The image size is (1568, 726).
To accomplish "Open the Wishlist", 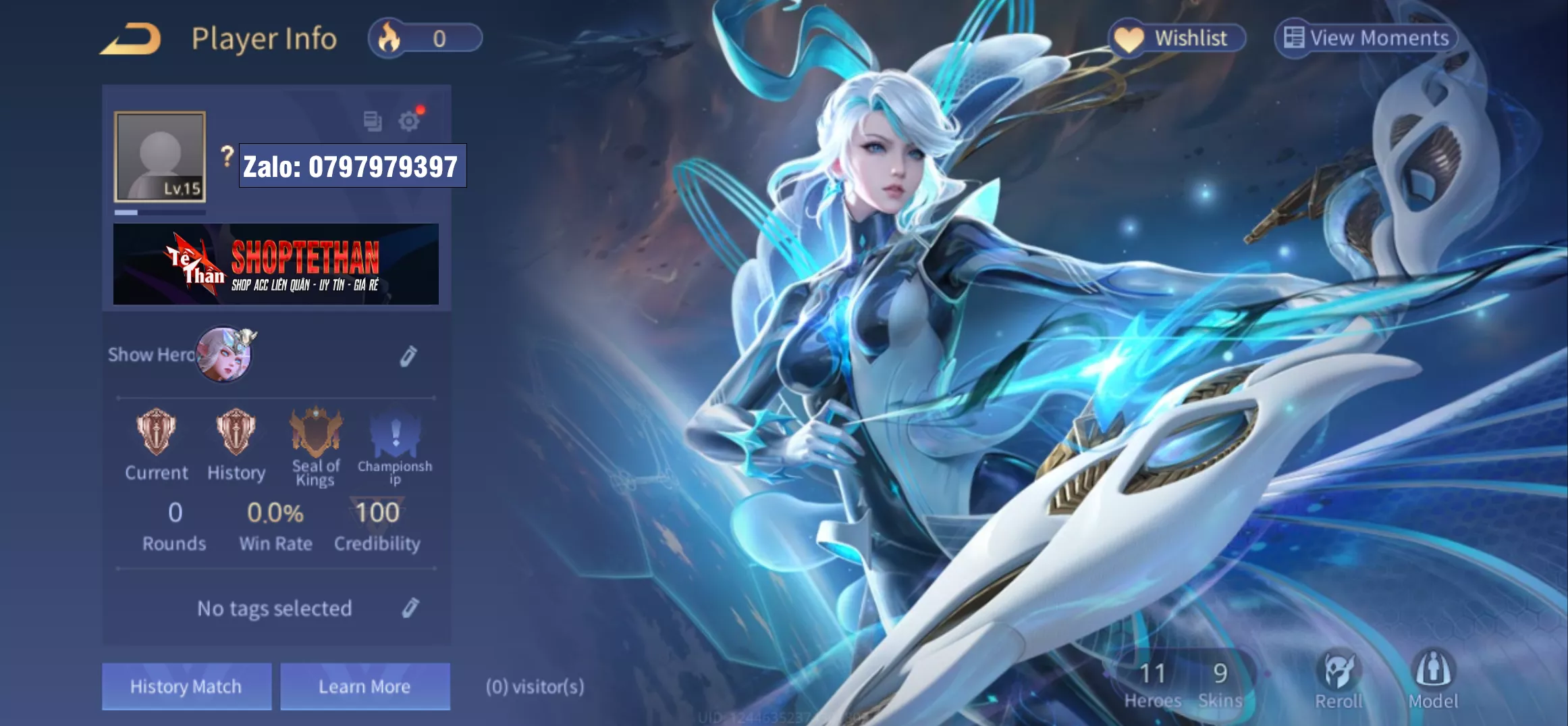I will point(1177,38).
